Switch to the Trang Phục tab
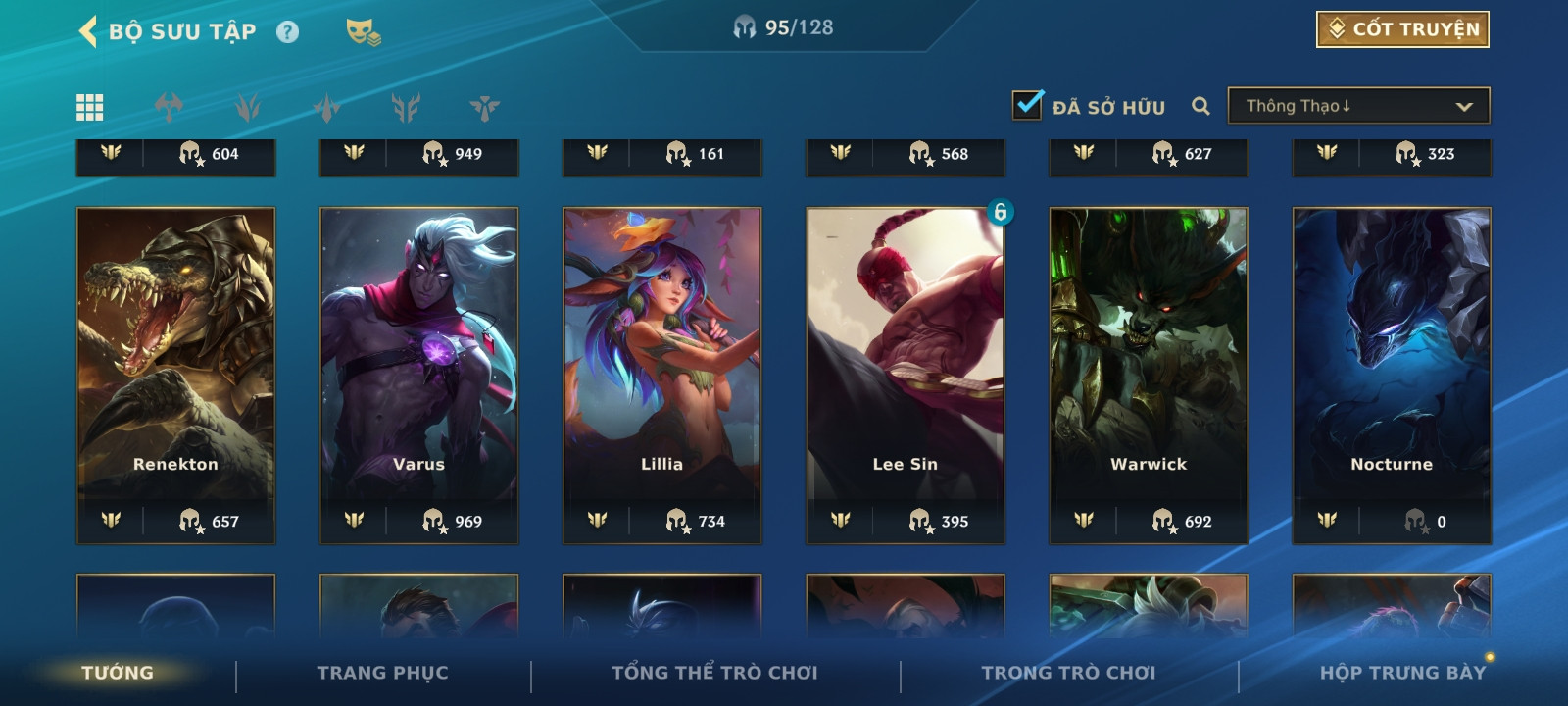Viewport: 1568px width, 706px height. 382,673
